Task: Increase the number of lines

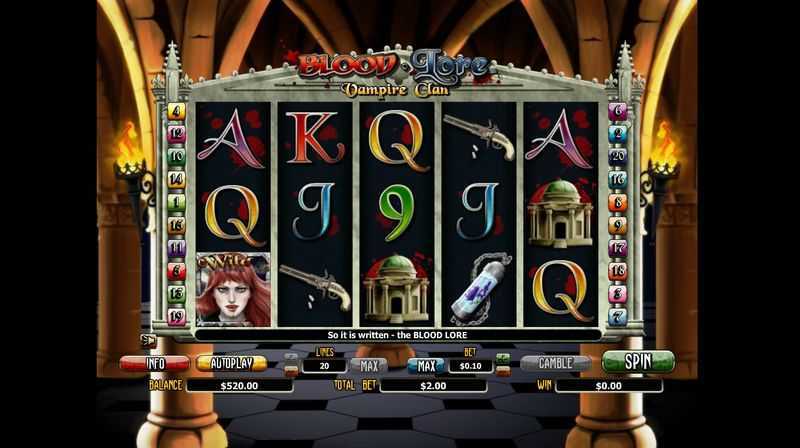Action: click(291, 357)
